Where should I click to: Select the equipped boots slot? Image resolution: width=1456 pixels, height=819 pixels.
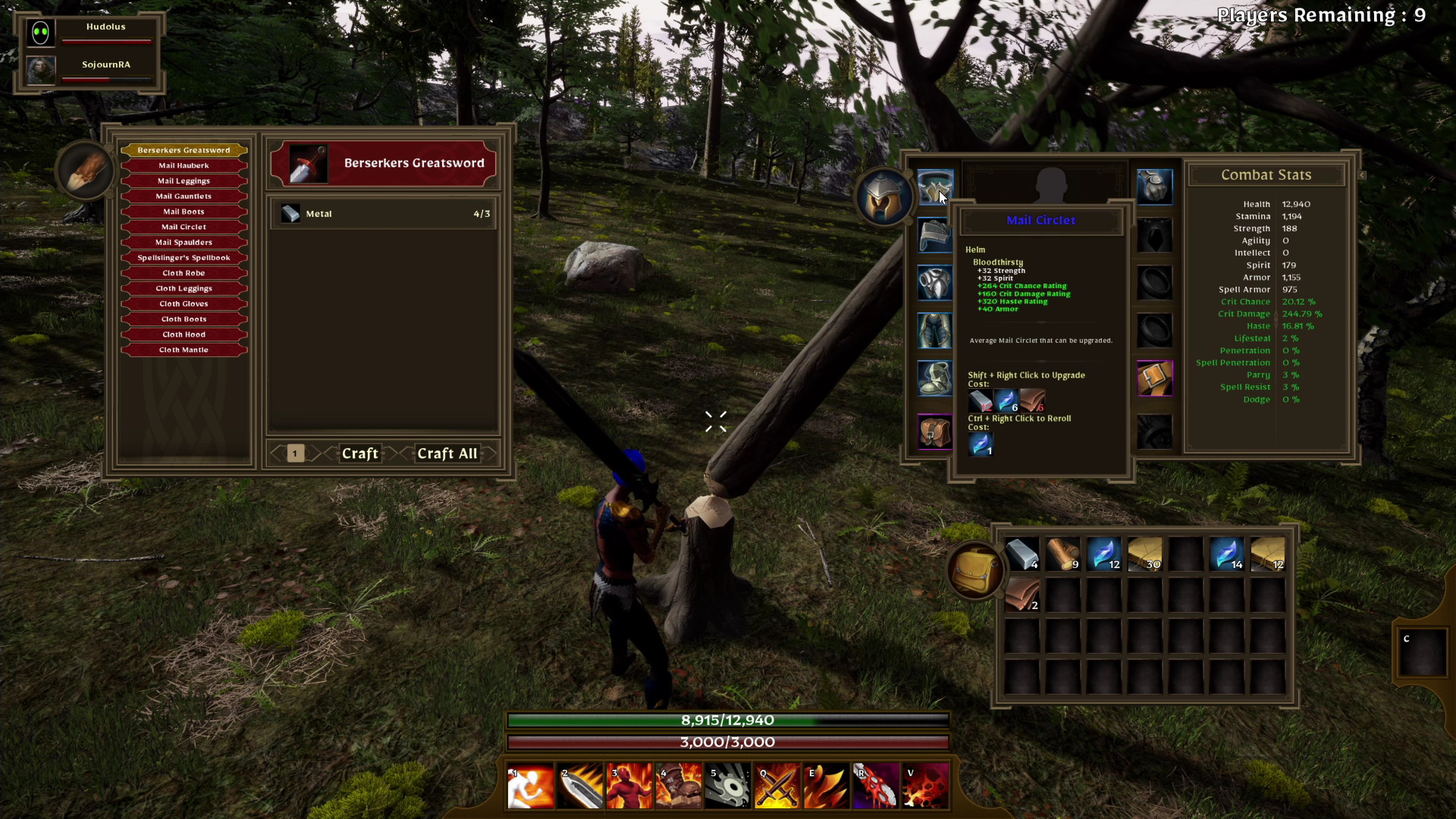pyautogui.click(x=934, y=378)
